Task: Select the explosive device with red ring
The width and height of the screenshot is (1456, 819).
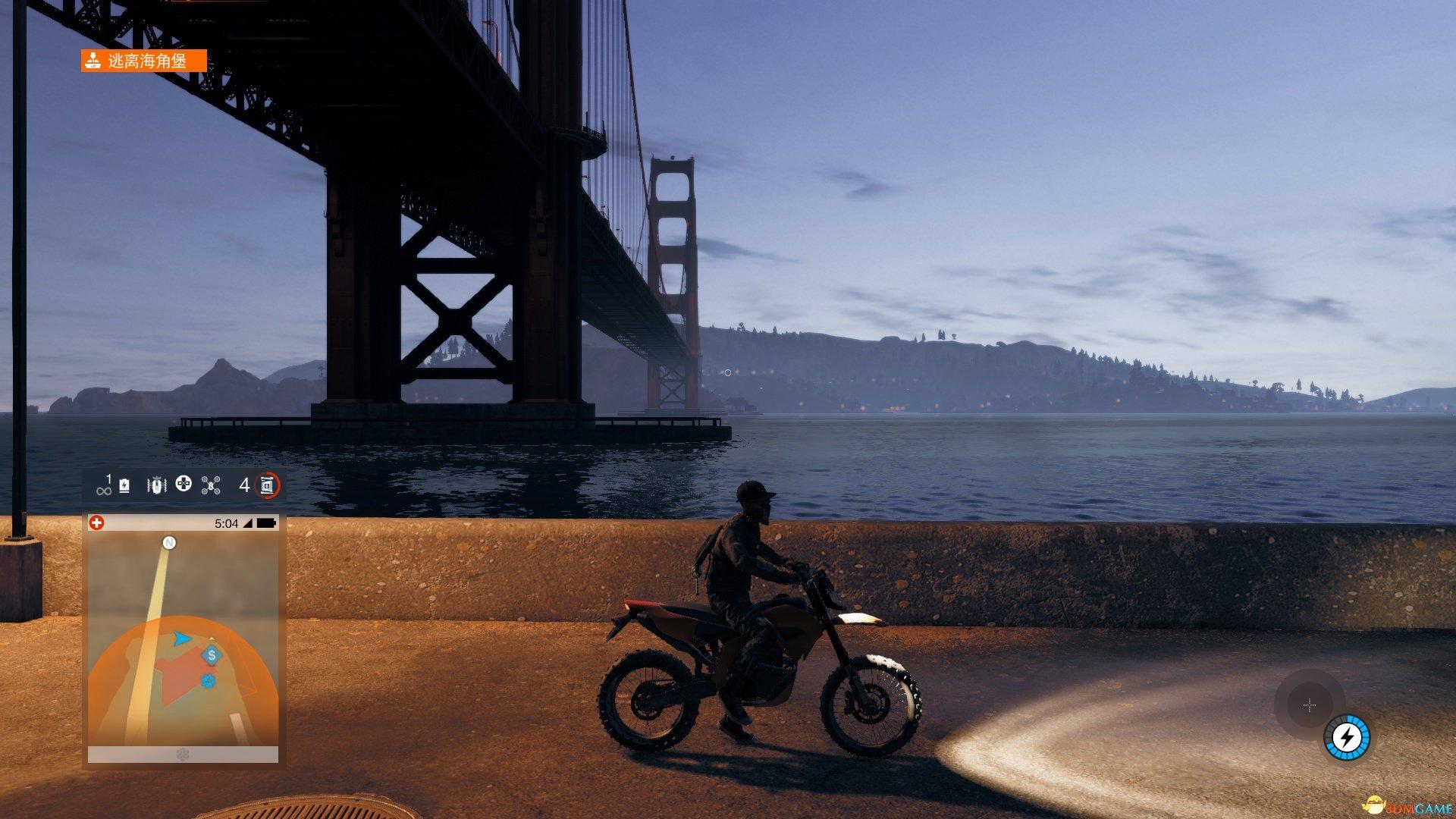Action: 267,485
